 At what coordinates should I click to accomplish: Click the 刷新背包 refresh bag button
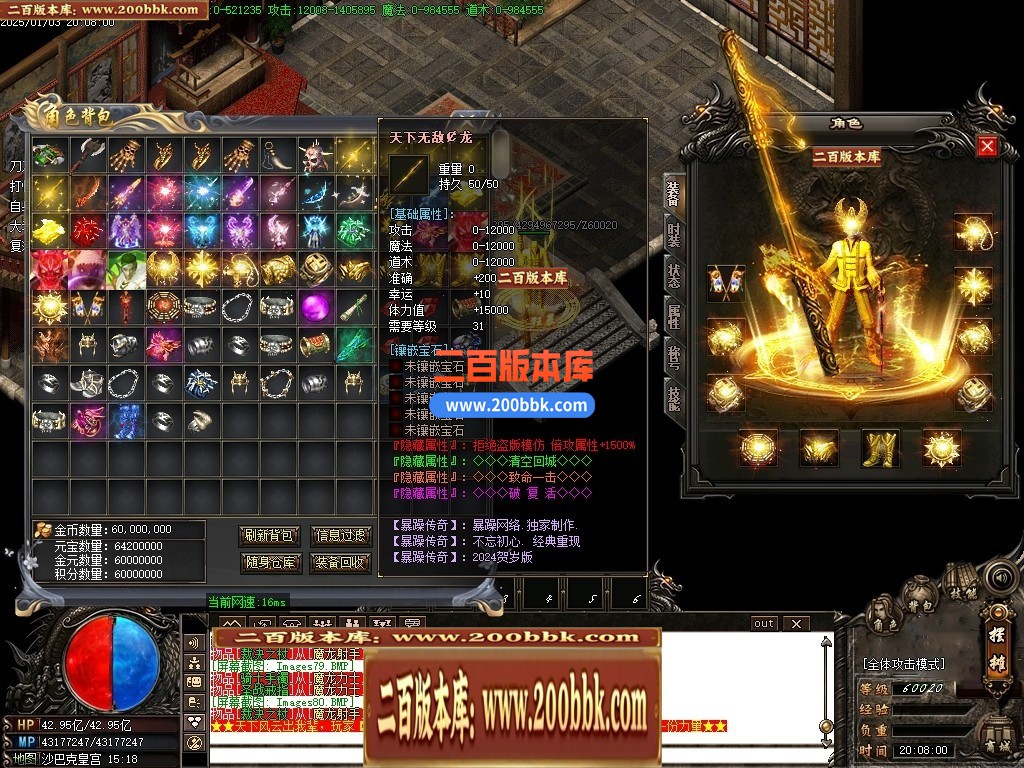point(270,536)
